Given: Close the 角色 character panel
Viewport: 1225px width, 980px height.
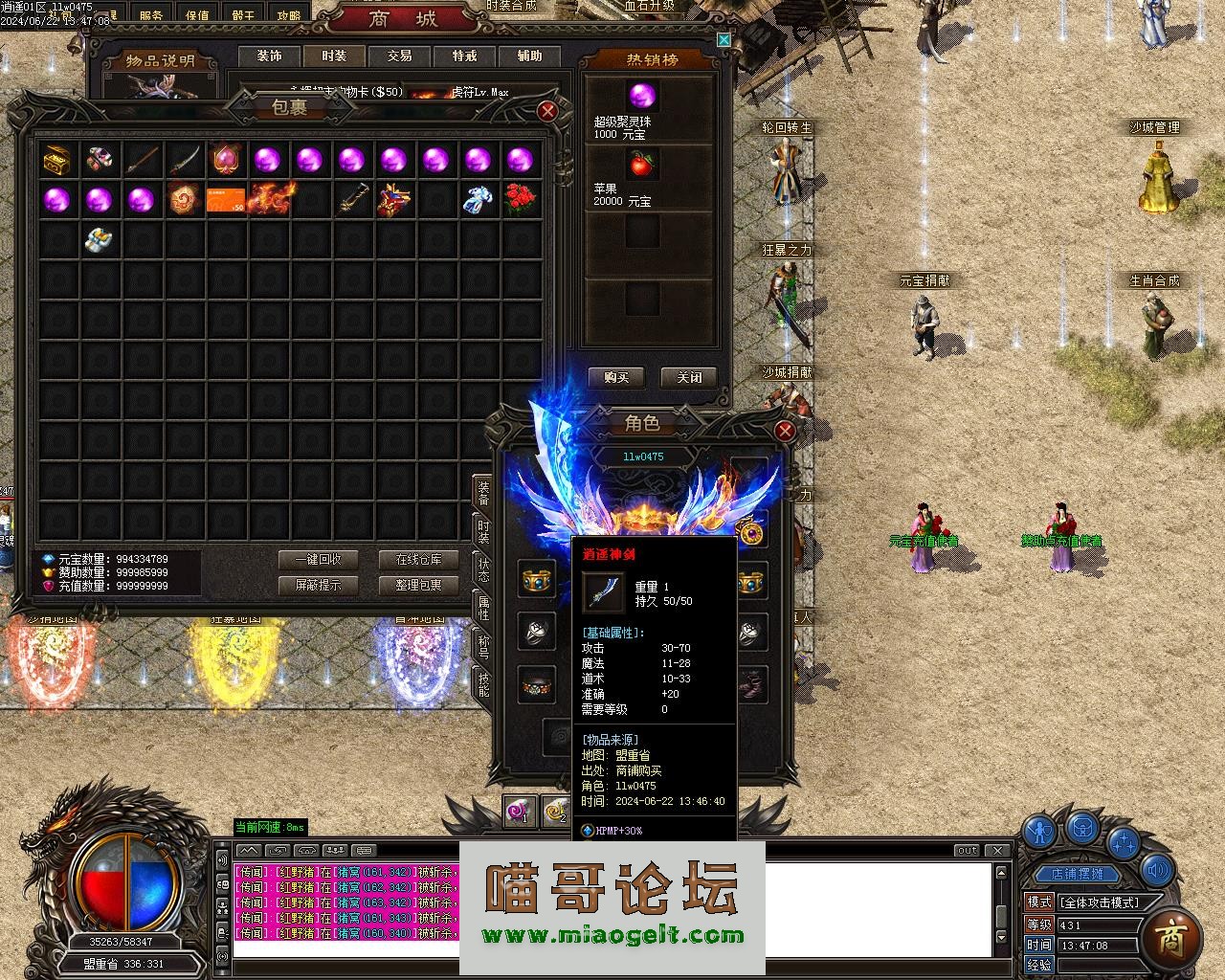Looking at the screenshot, I should click(785, 431).
